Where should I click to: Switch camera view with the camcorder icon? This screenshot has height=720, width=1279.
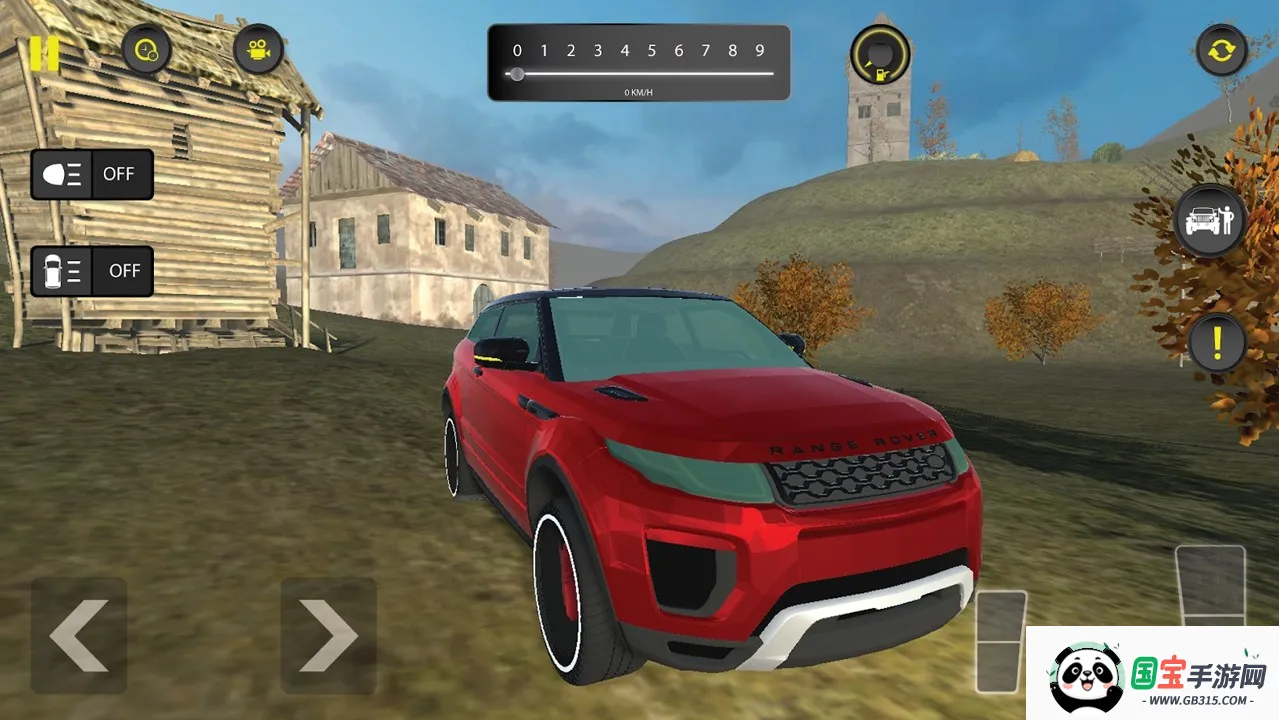coord(259,49)
